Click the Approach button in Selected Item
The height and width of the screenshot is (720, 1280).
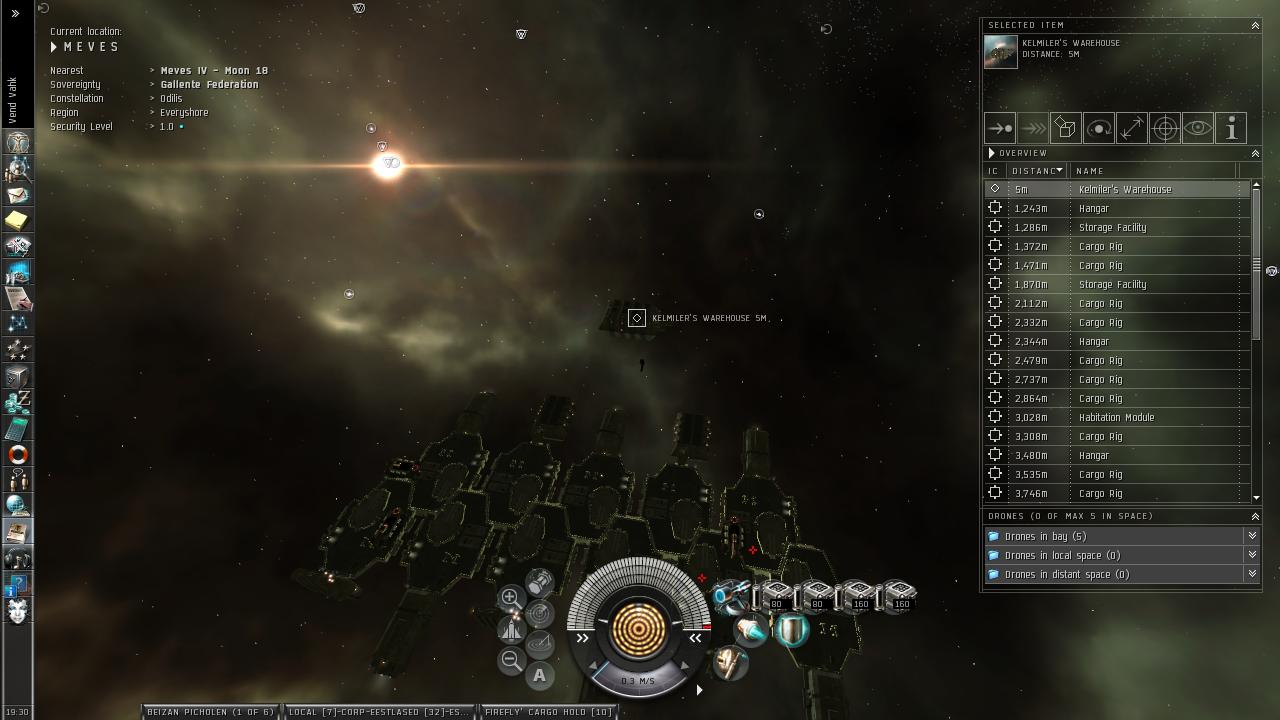click(1000, 128)
